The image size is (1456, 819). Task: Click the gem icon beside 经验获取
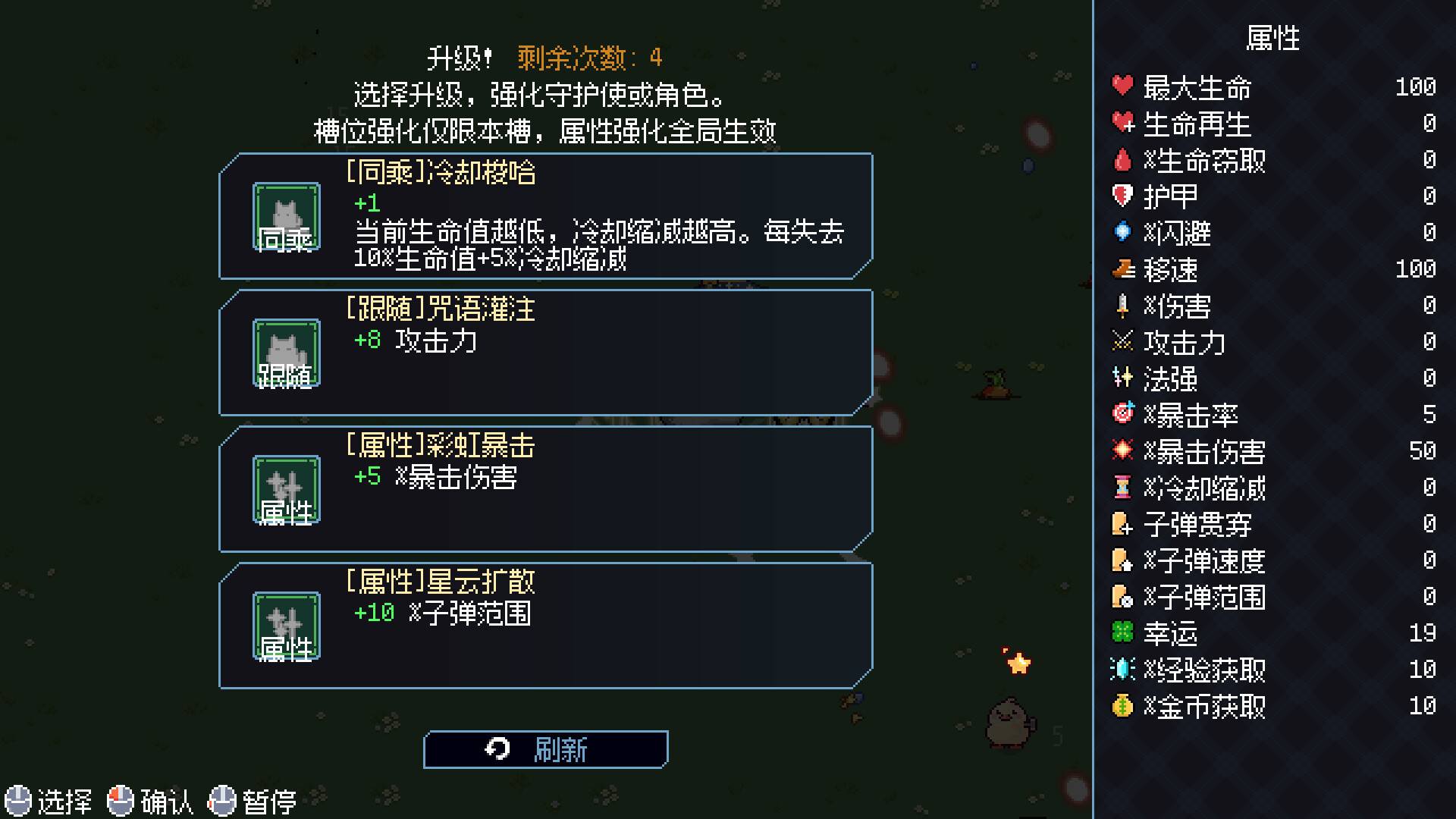click(x=1122, y=671)
